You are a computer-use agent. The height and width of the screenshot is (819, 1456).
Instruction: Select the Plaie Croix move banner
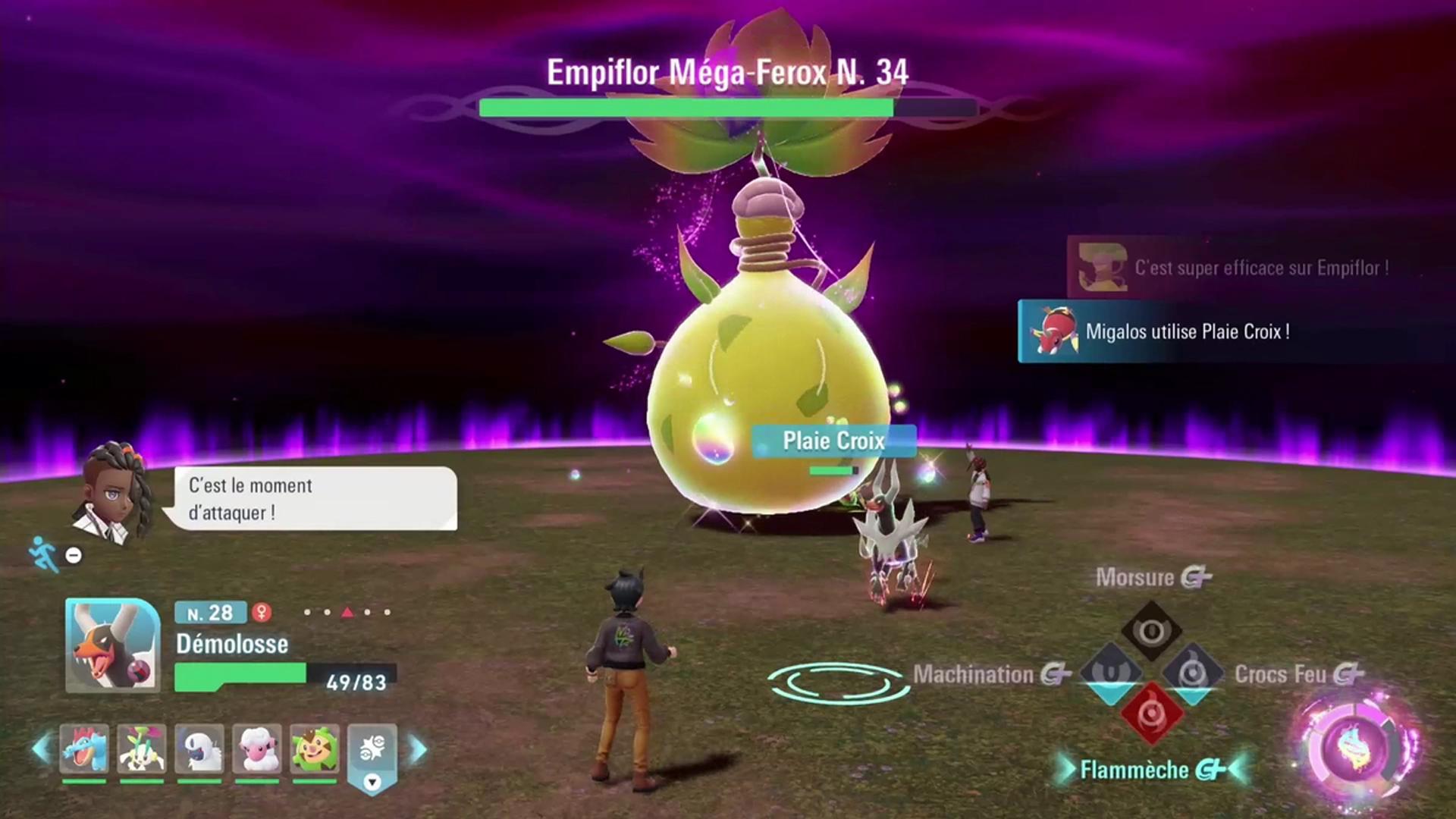click(833, 441)
